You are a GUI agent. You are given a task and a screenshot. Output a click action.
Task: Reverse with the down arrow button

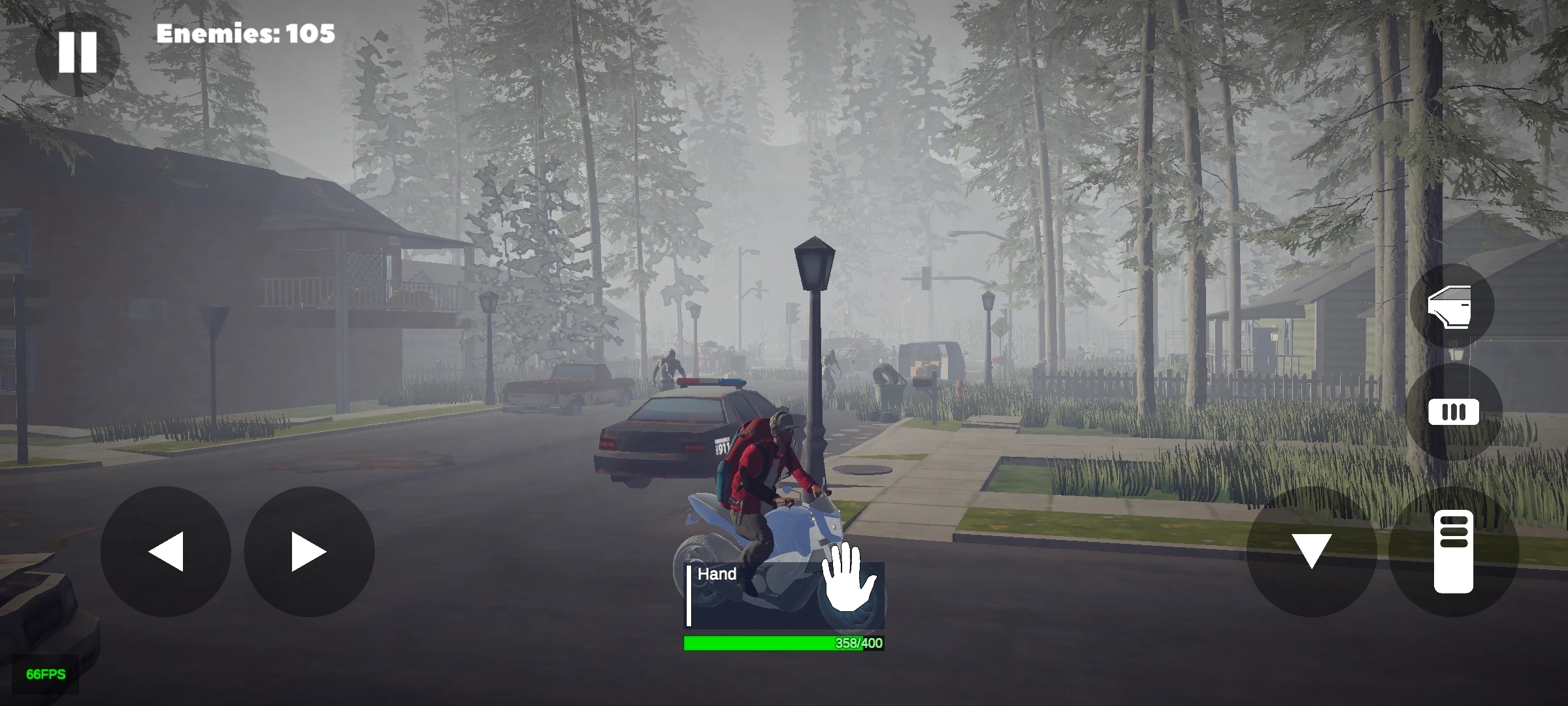(1311, 550)
